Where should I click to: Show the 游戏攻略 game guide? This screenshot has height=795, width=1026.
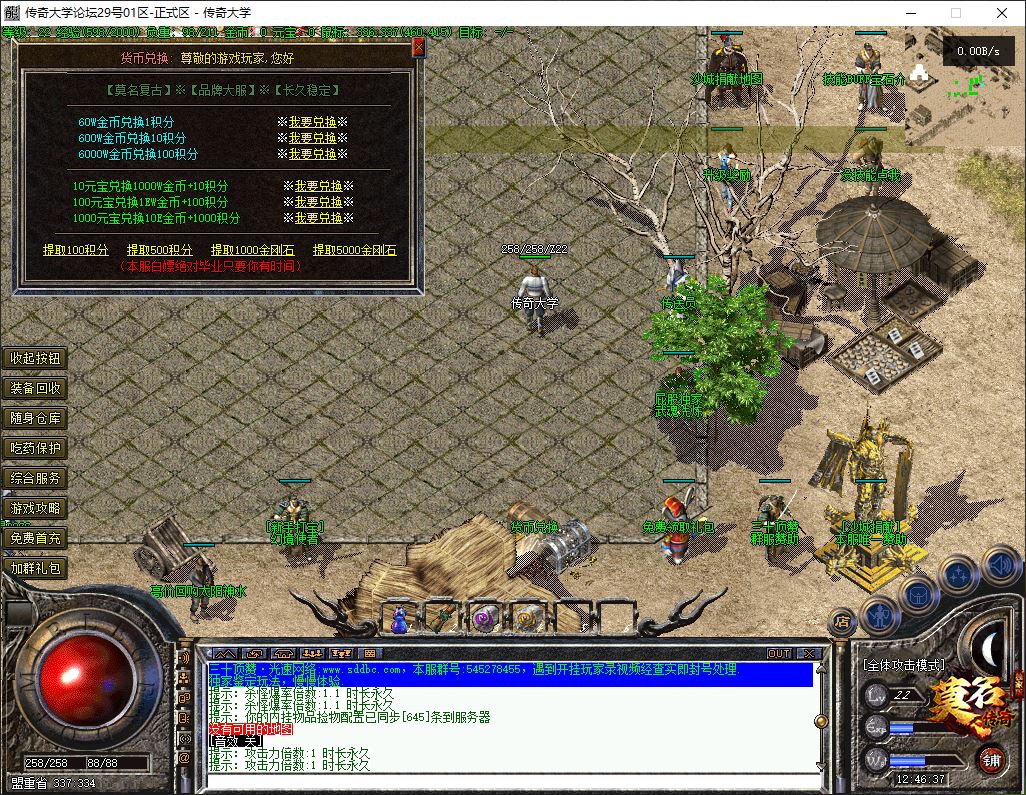tap(35, 508)
